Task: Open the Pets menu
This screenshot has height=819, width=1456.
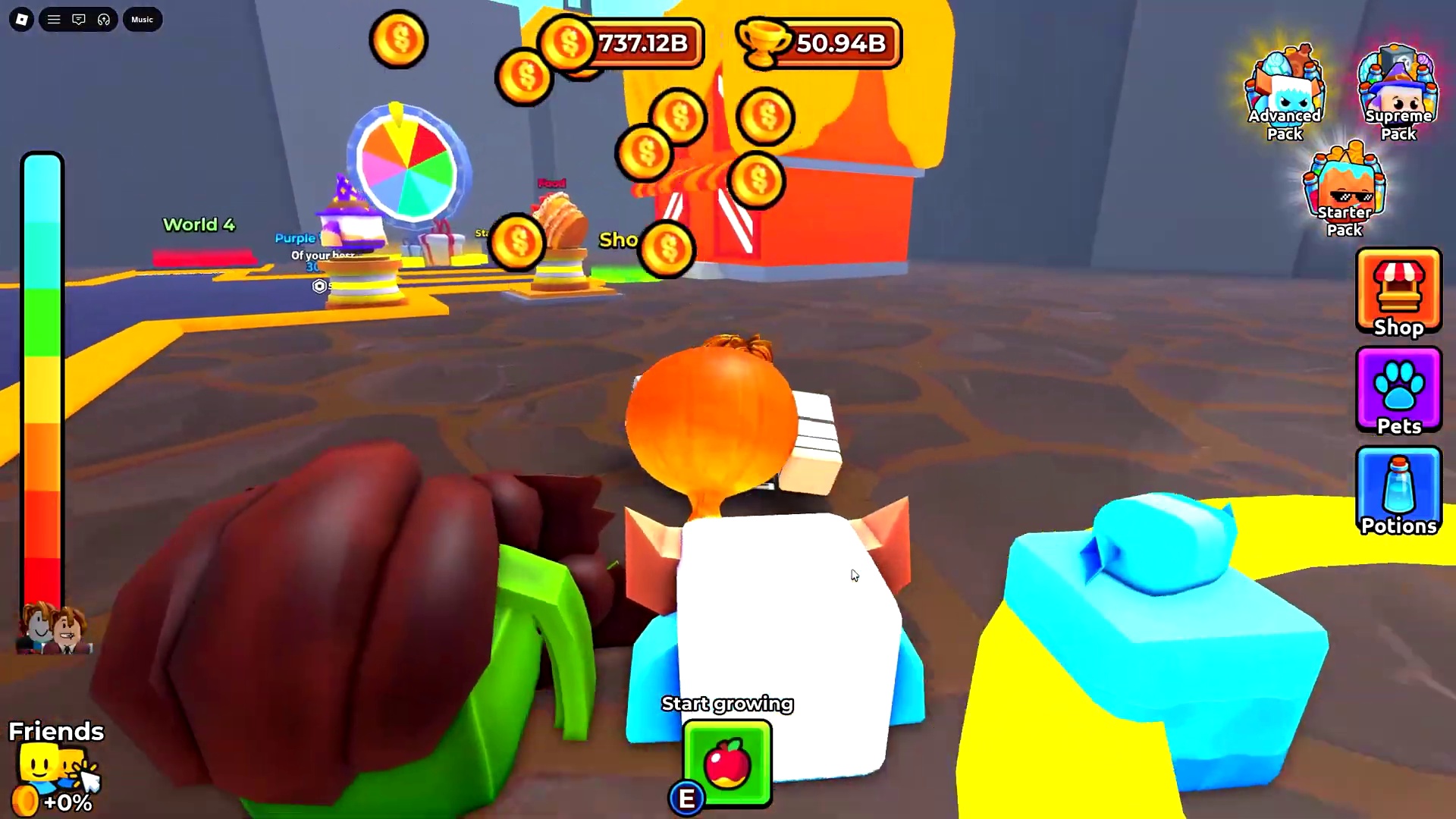Action: tap(1398, 391)
